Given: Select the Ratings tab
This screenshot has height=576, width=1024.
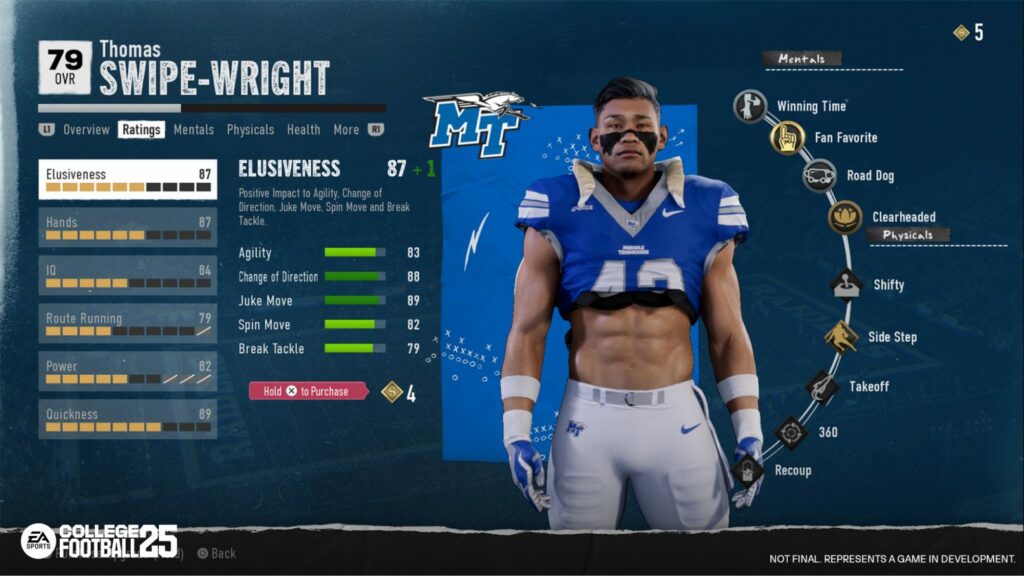Looking at the screenshot, I should click(141, 130).
